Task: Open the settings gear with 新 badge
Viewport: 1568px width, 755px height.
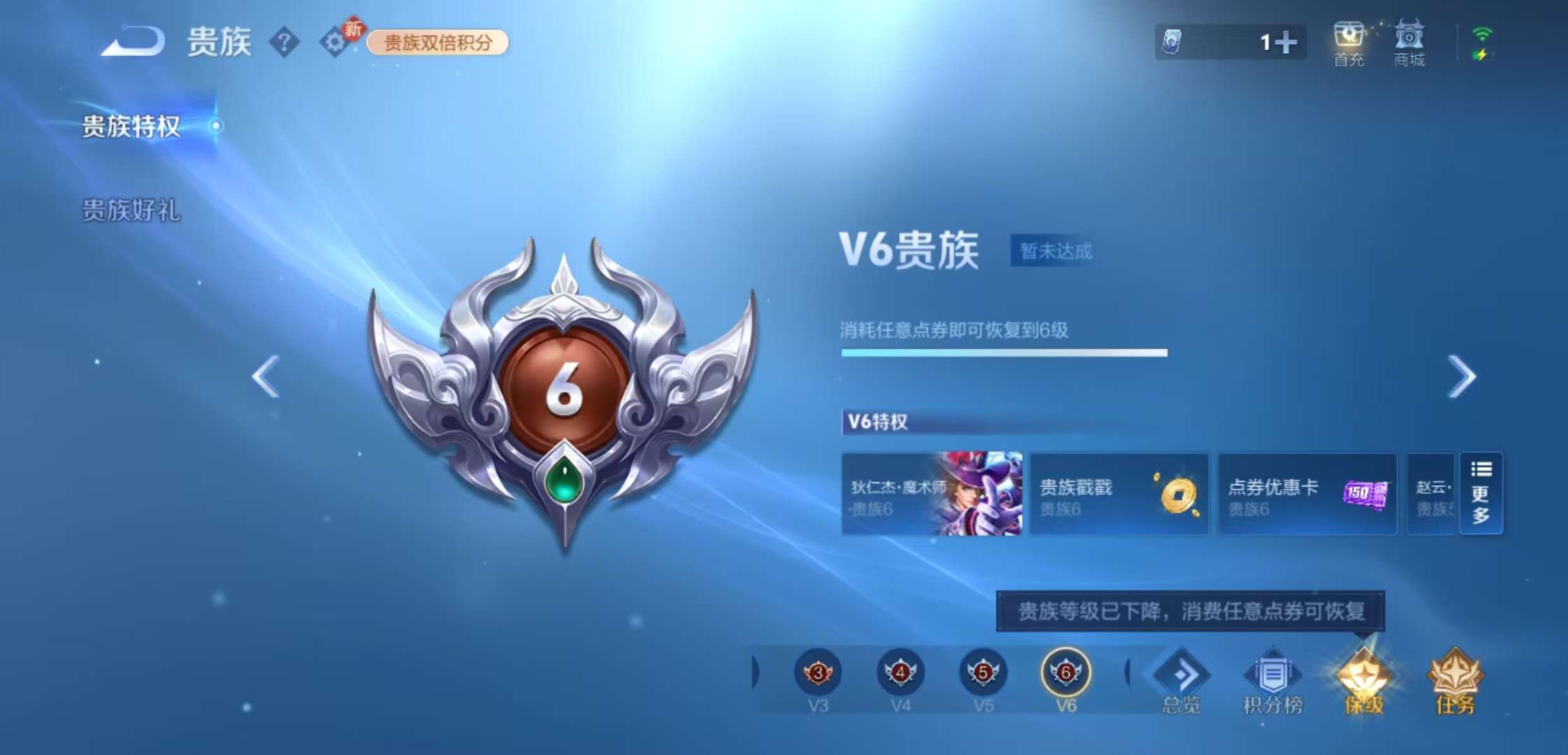Action: tap(334, 42)
